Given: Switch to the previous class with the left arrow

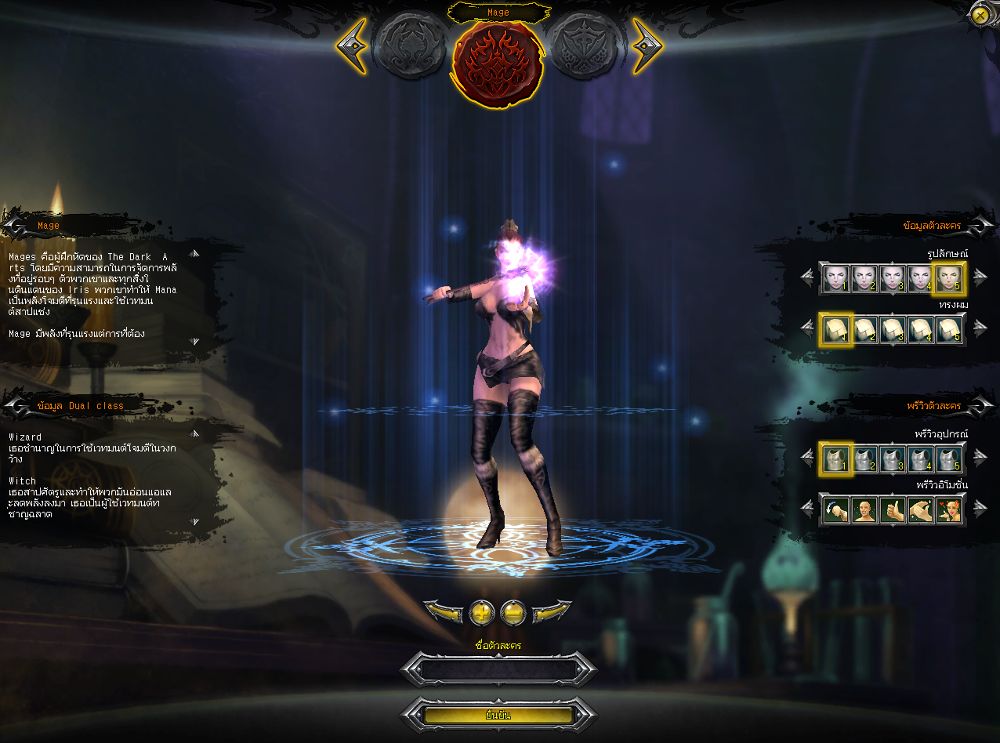Looking at the screenshot, I should click(353, 45).
